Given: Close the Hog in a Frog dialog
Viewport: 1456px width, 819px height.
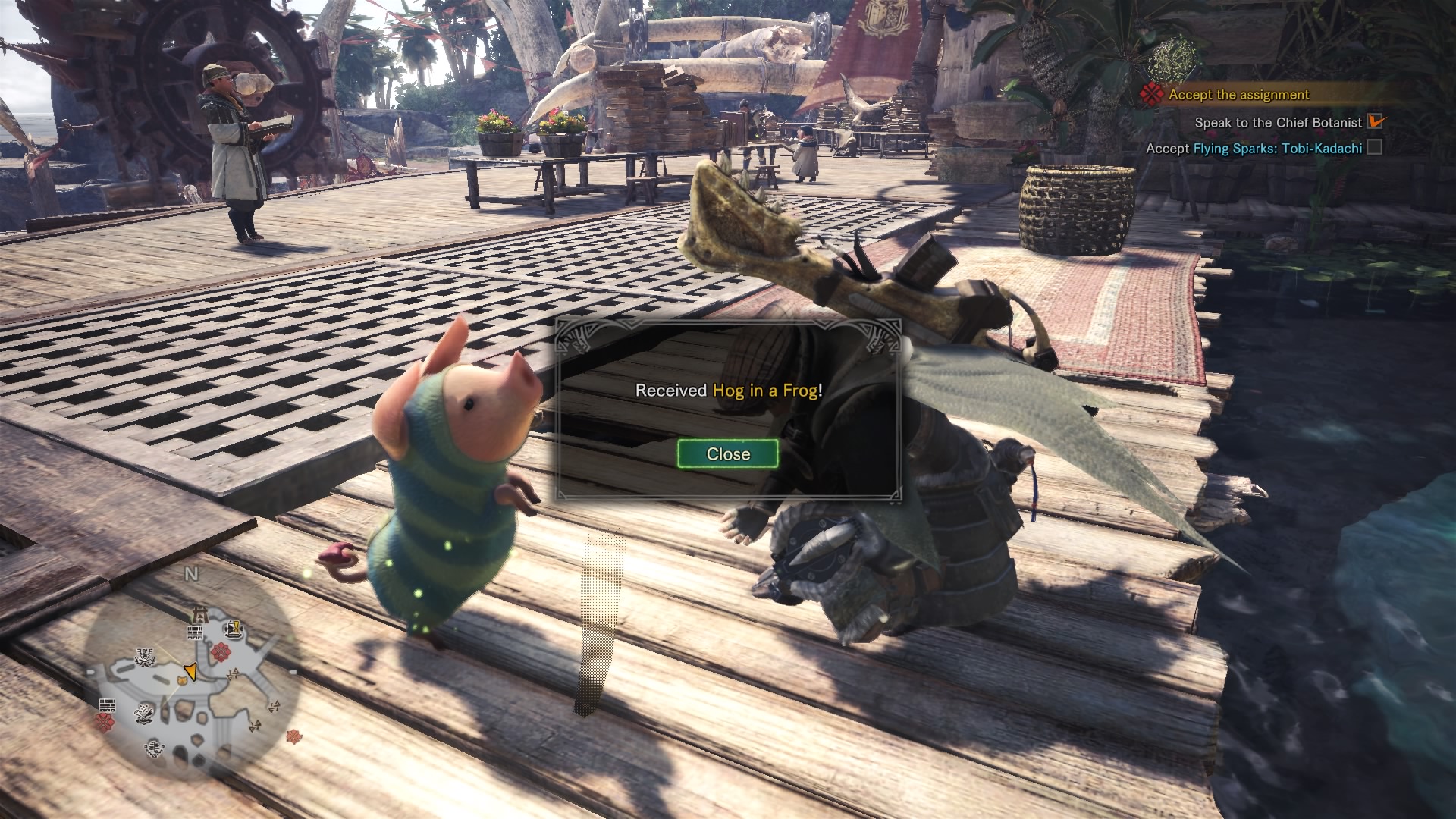Looking at the screenshot, I should [x=727, y=453].
